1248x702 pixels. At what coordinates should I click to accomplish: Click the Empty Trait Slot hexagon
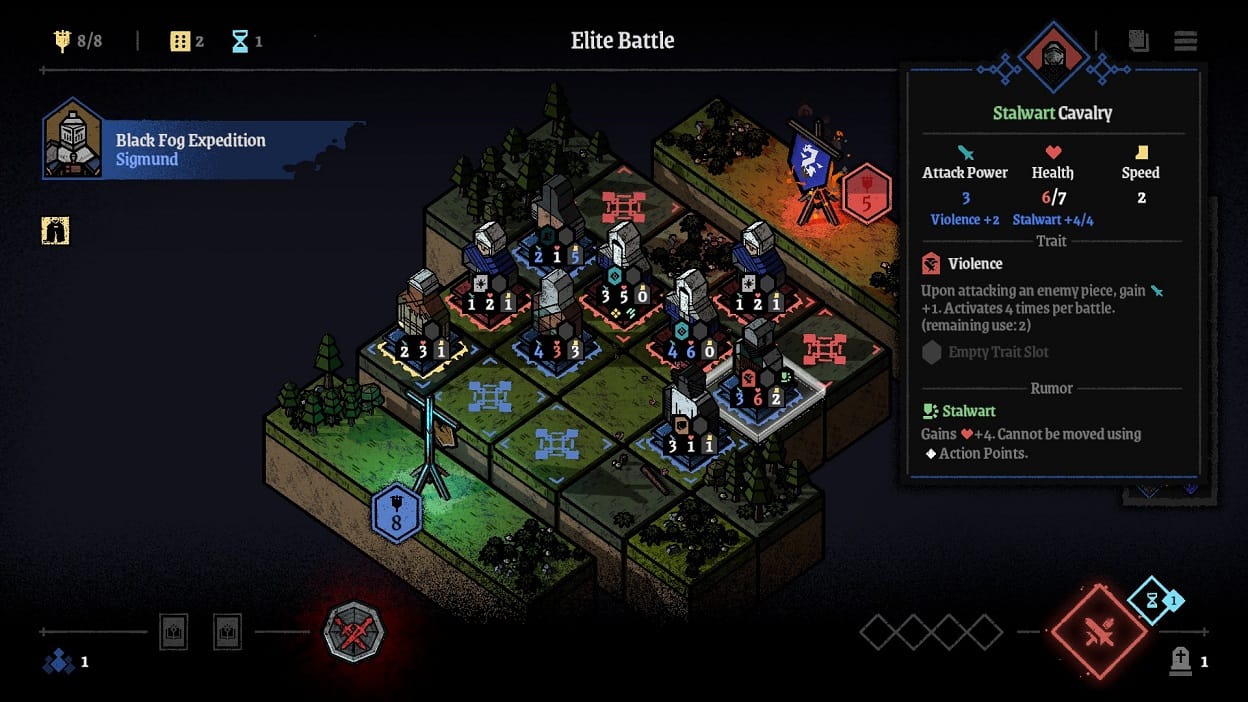(931, 352)
